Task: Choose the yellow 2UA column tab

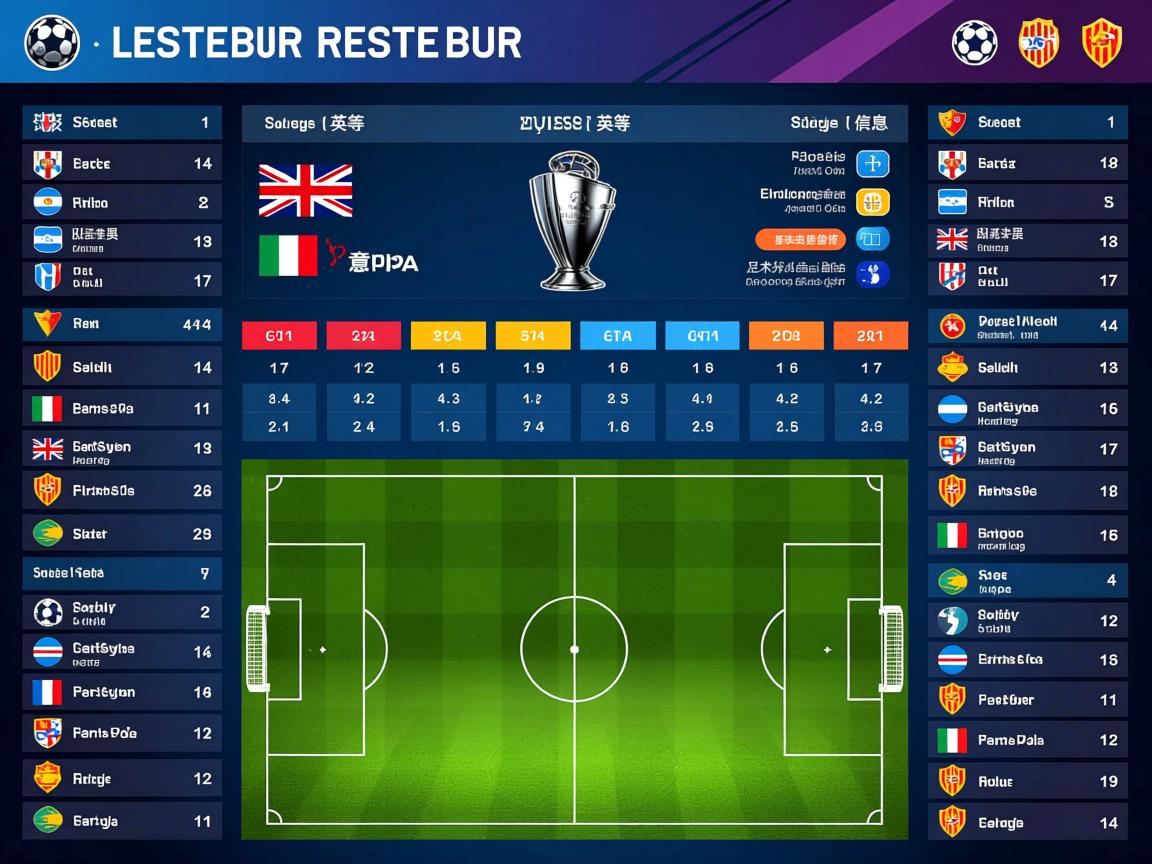Action: pyautogui.click(x=448, y=336)
